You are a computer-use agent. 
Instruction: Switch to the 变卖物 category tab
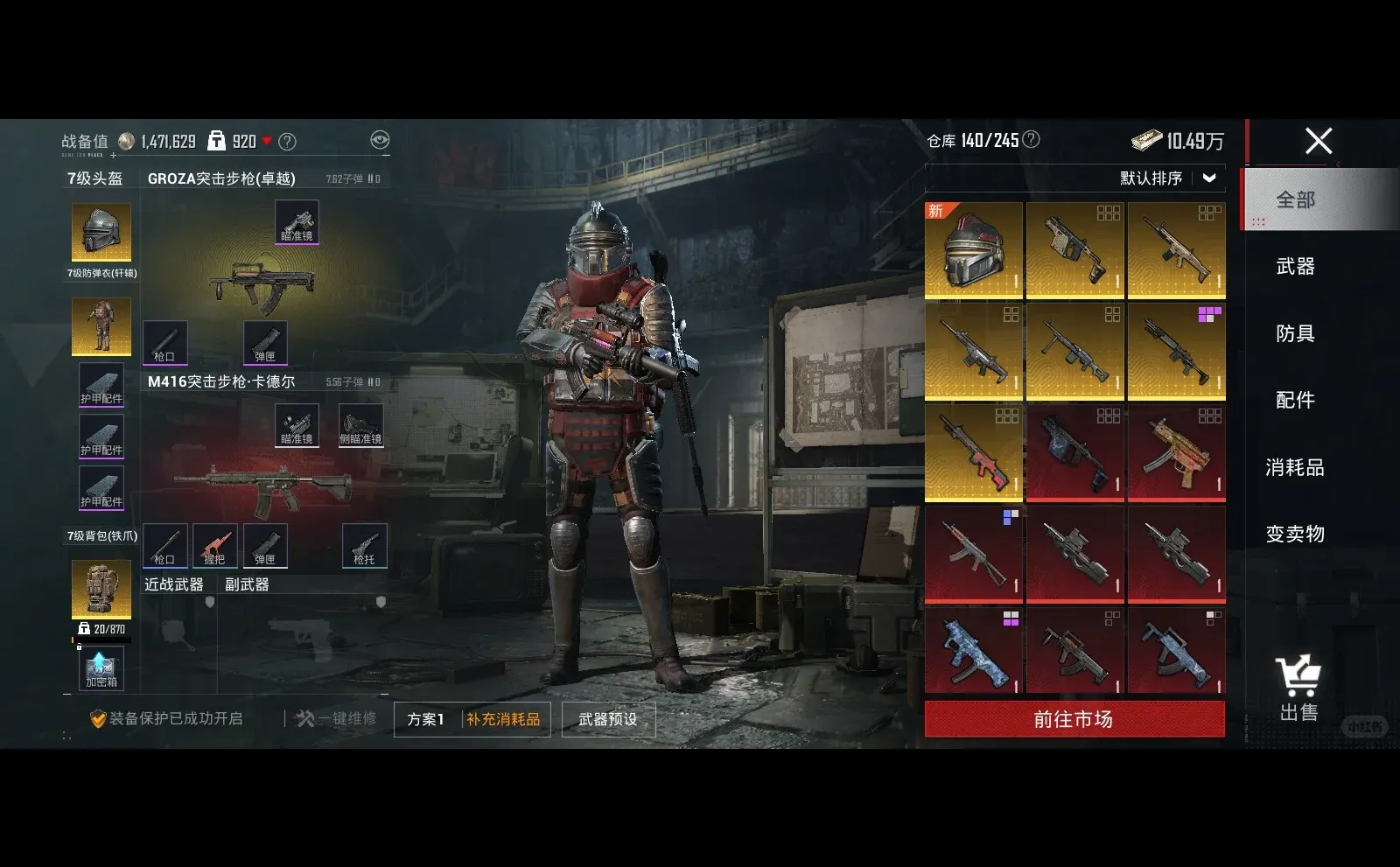pyautogui.click(x=1295, y=534)
